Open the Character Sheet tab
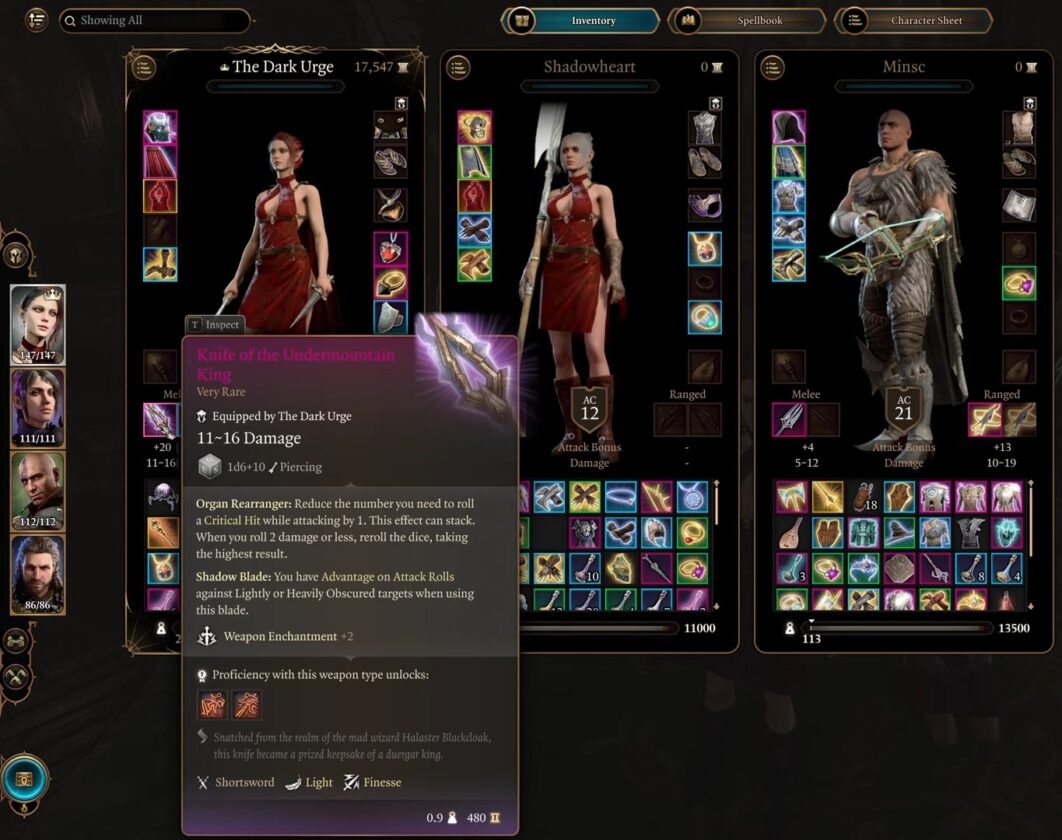Screen dimensions: 1062x840 pyautogui.click(x=914, y=20)
